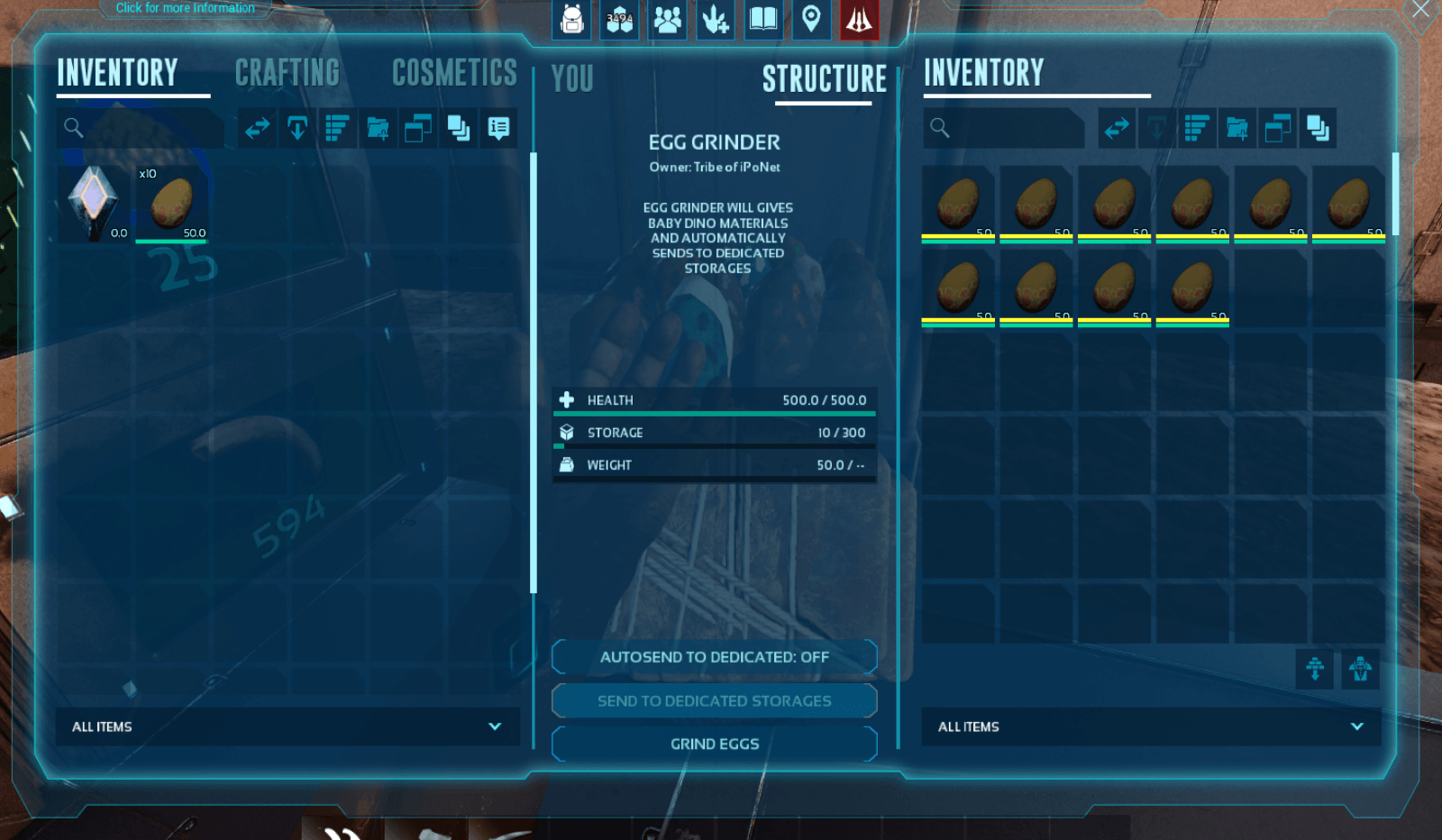The image size is (1442, 840).
Task: Send items to dedicated storages
Action: 714,700
